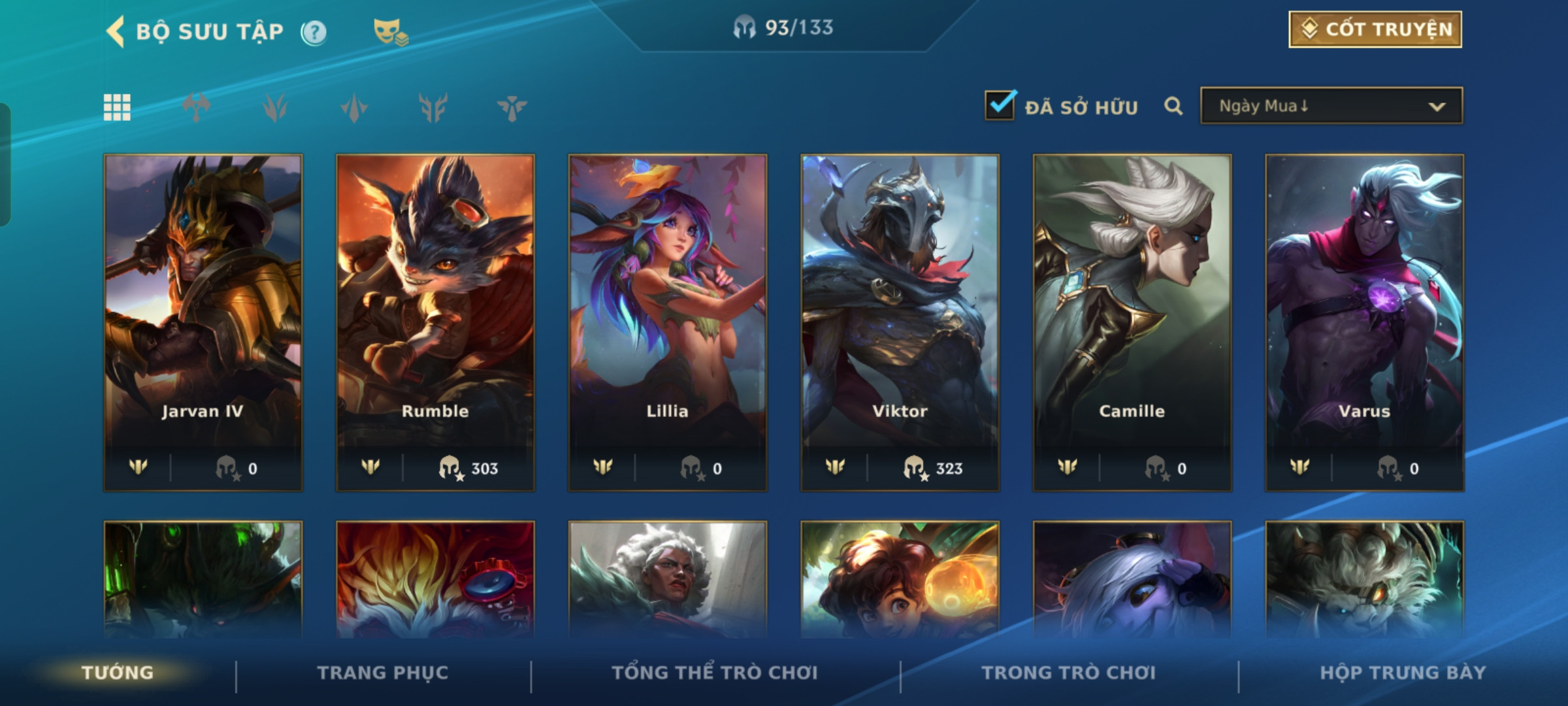Expand the Ngày Mua sort dropdown
The image size is (1568, 706).
[1331, 106]
